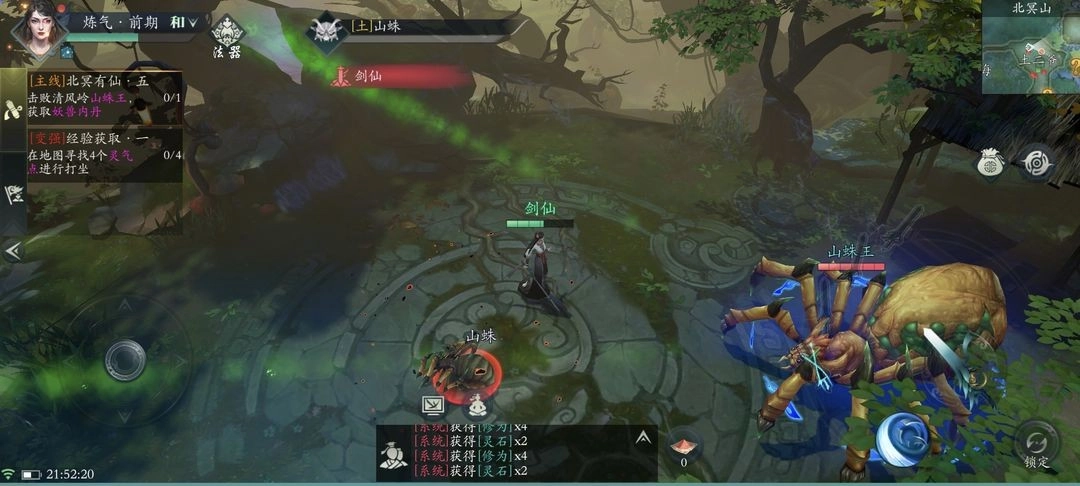This screenshot has height=486, width=1080.
Task: Collapse the quest panel with left arrow
Action: point(13,251)
